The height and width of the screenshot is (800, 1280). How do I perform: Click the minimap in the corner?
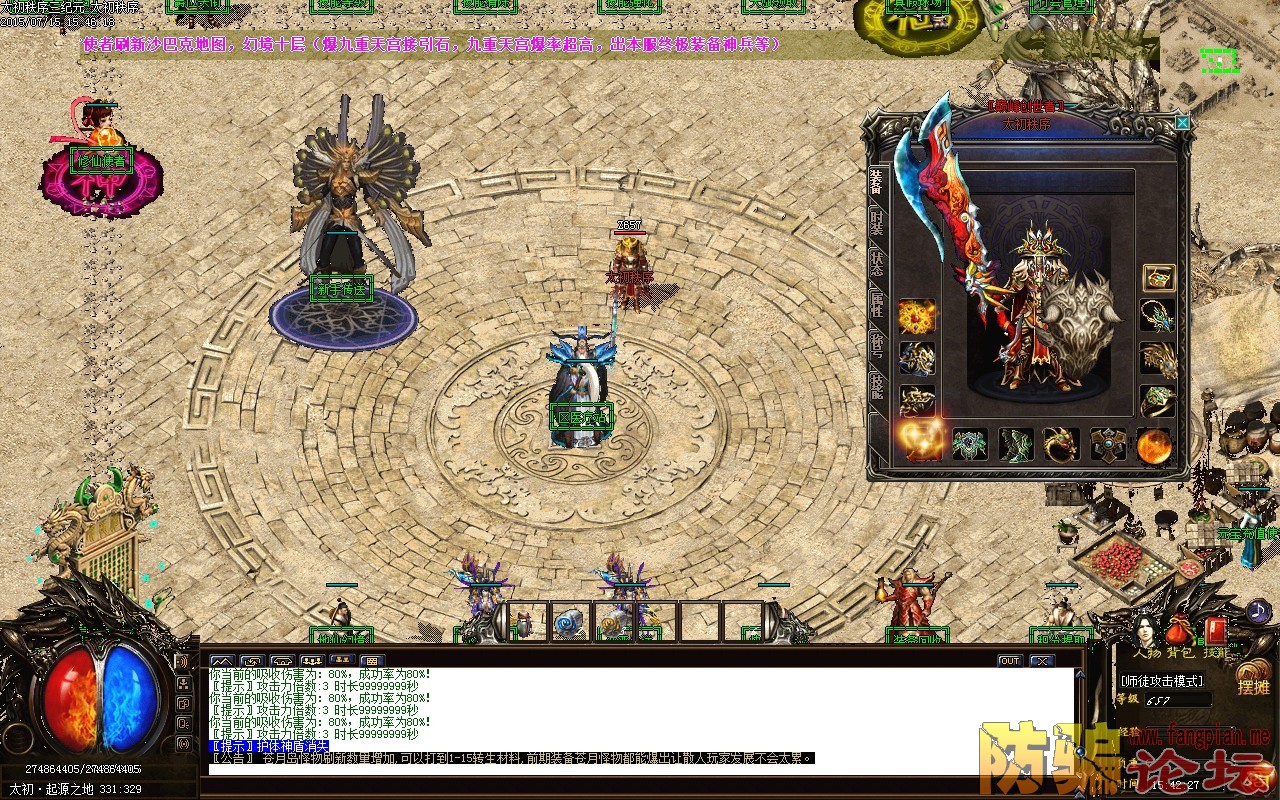[x=1220, y=60]
